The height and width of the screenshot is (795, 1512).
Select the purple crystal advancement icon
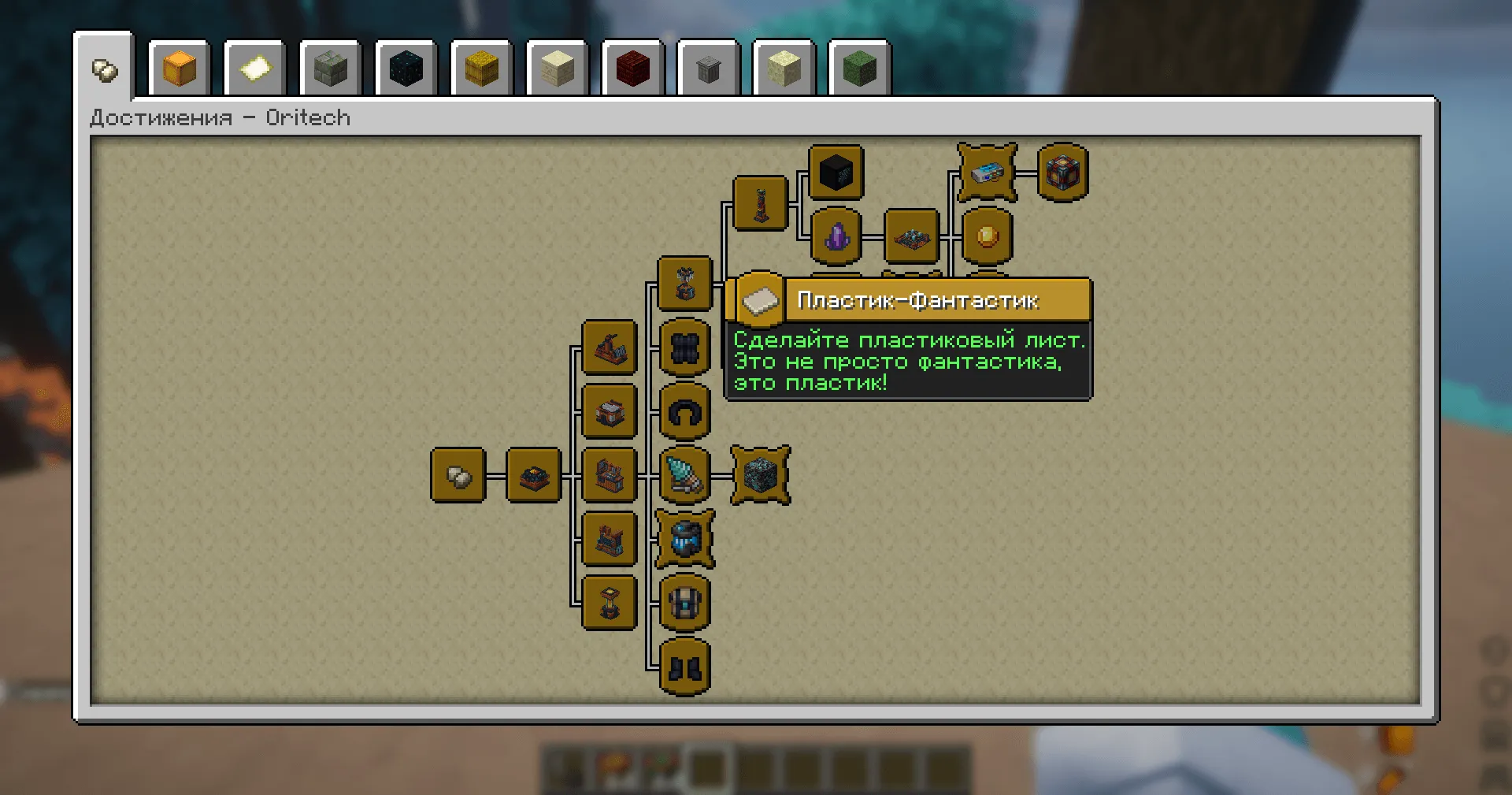click(x=836, y=236)
